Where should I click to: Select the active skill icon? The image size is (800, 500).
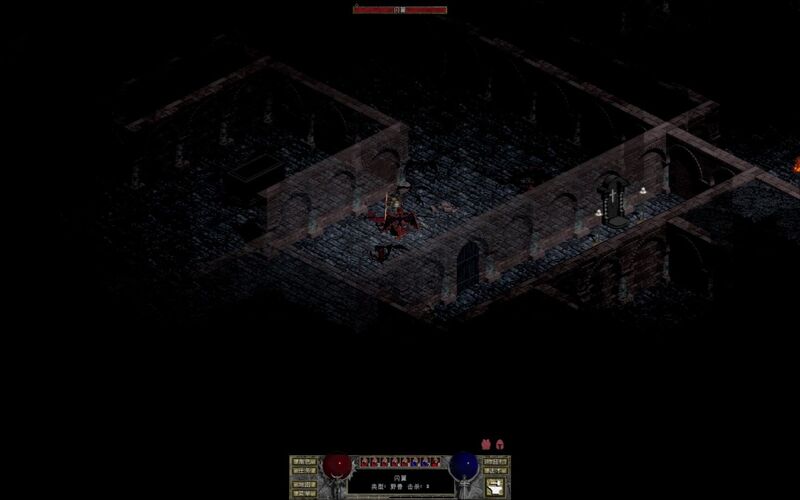495,487
